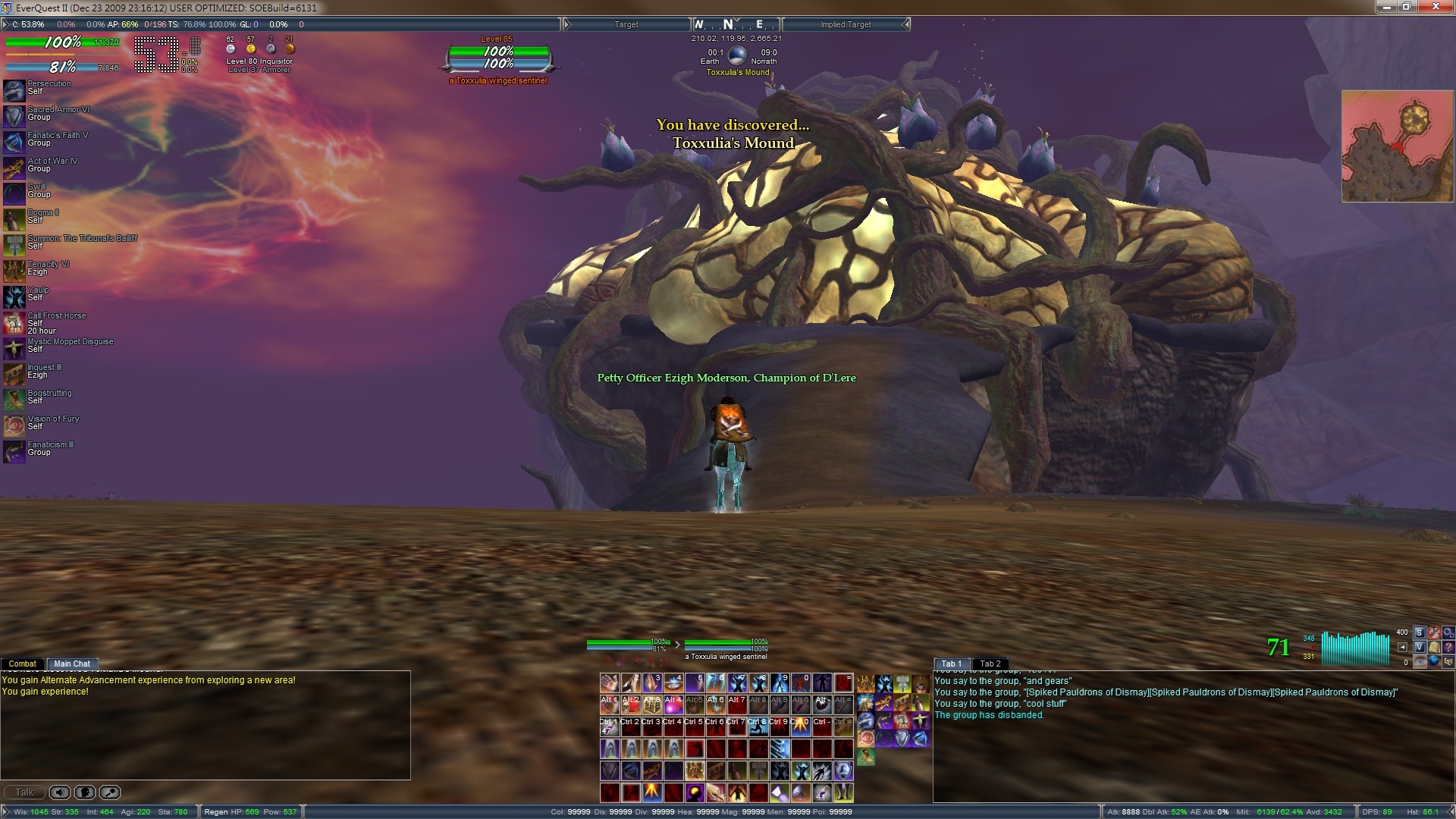Image resolution: width=1456 pixels, height=819 pixels.
Task: Activate the Ctrl 8 running figure ability
Action: [758, 727]
